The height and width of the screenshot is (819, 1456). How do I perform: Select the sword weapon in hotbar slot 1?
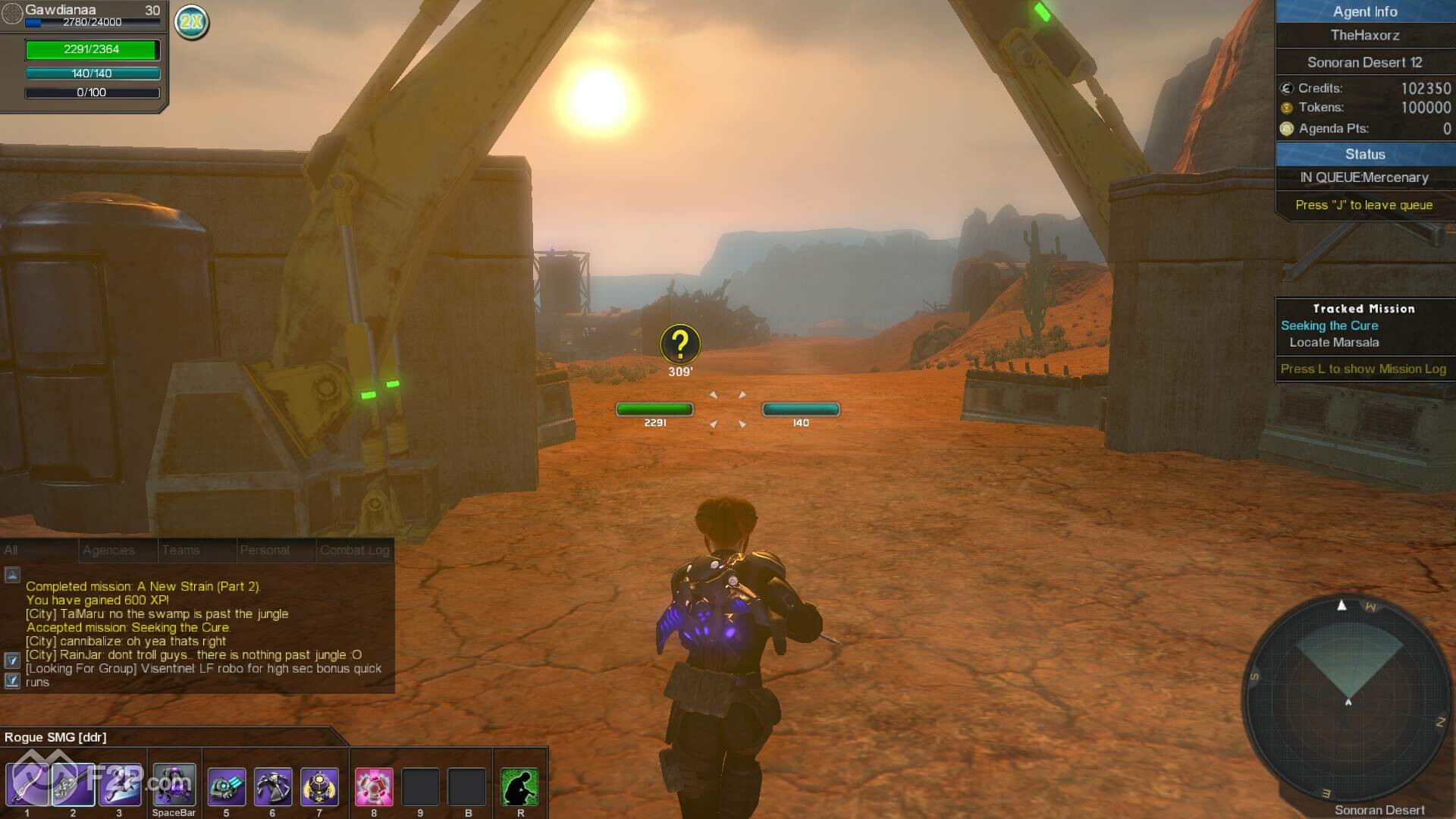click(x=27, y=785)
